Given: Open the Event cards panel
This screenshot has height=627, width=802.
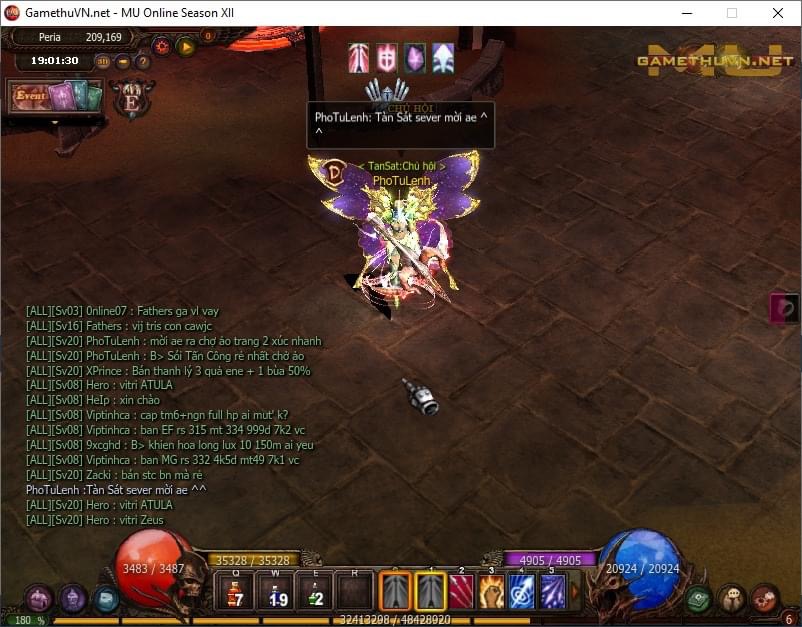Looking at the screenshot, I should point(56,96).
